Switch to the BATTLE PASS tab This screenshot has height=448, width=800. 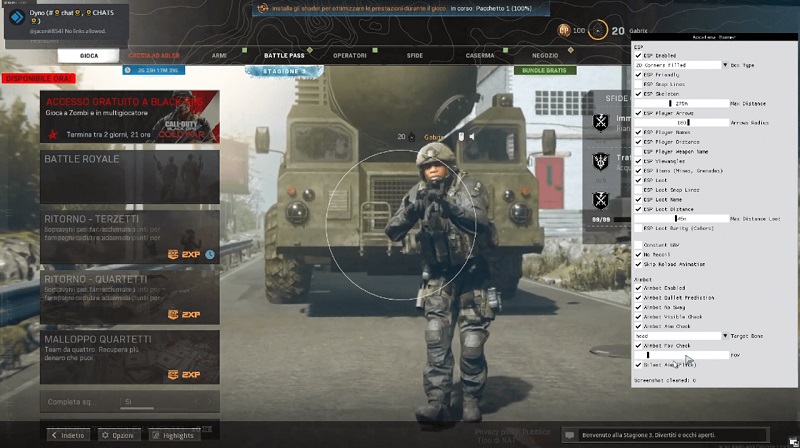(x=283, y=56)
